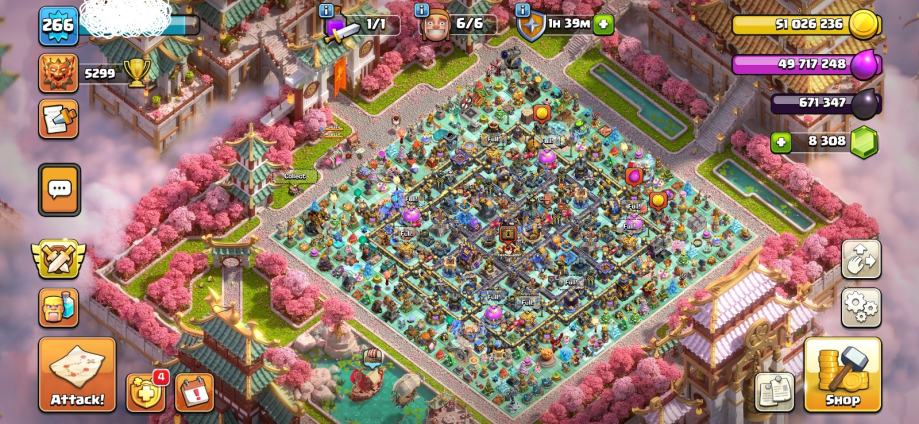
Task: Open the scroll and quill news icon
Action: (59, 118)
